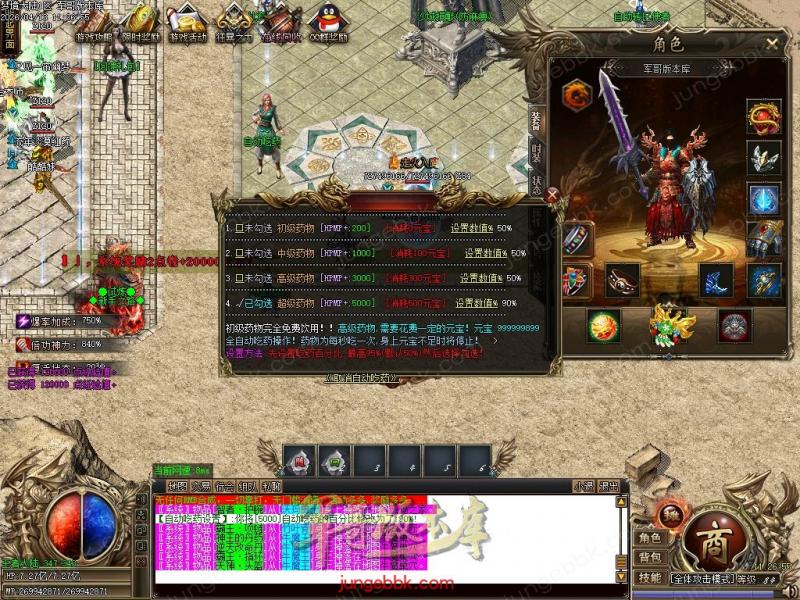Open the 背包 bag button
Screen dimensions: 800x600
650,557
